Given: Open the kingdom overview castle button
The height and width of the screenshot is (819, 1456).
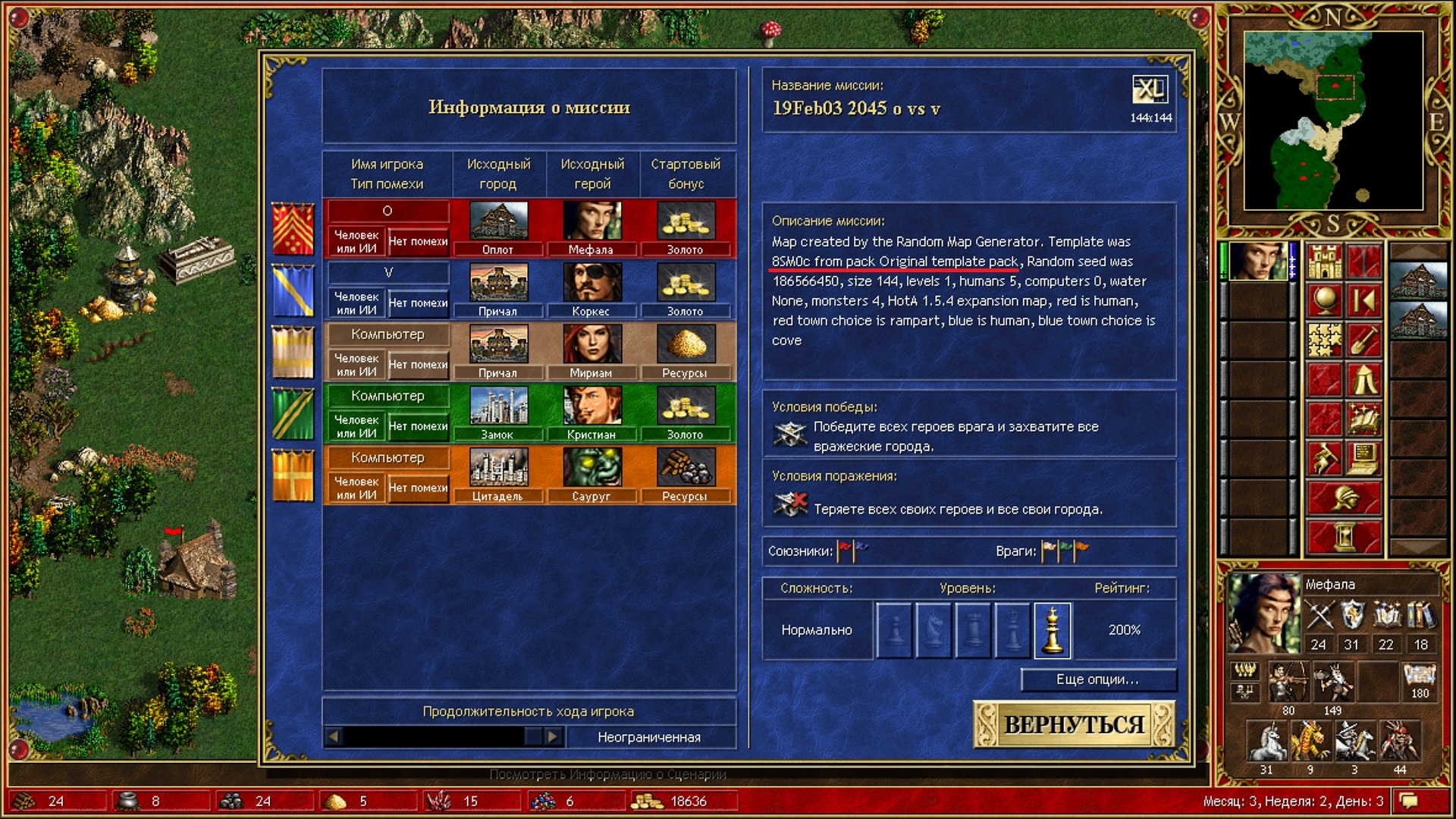Looking at the screenshot, I should [1325, 261].
